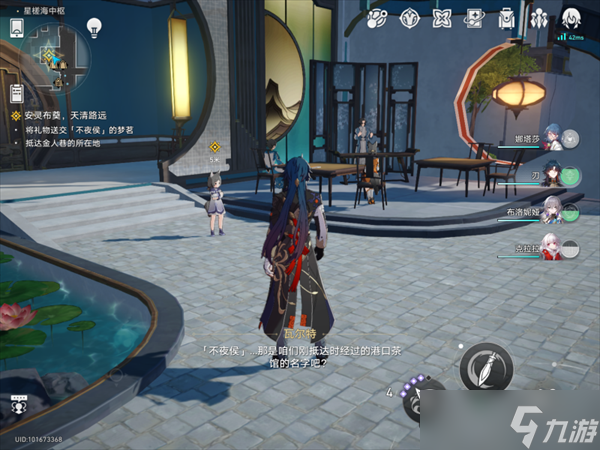The width and height of the screenshot is (600, 450).
Task: Open the four-petal flower icon
Action: pyautogui.click(x=443, y=18)
